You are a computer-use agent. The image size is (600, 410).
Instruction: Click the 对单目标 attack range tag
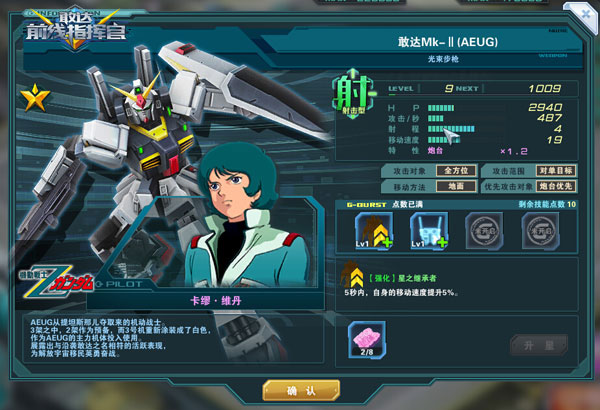pos(555,171)
